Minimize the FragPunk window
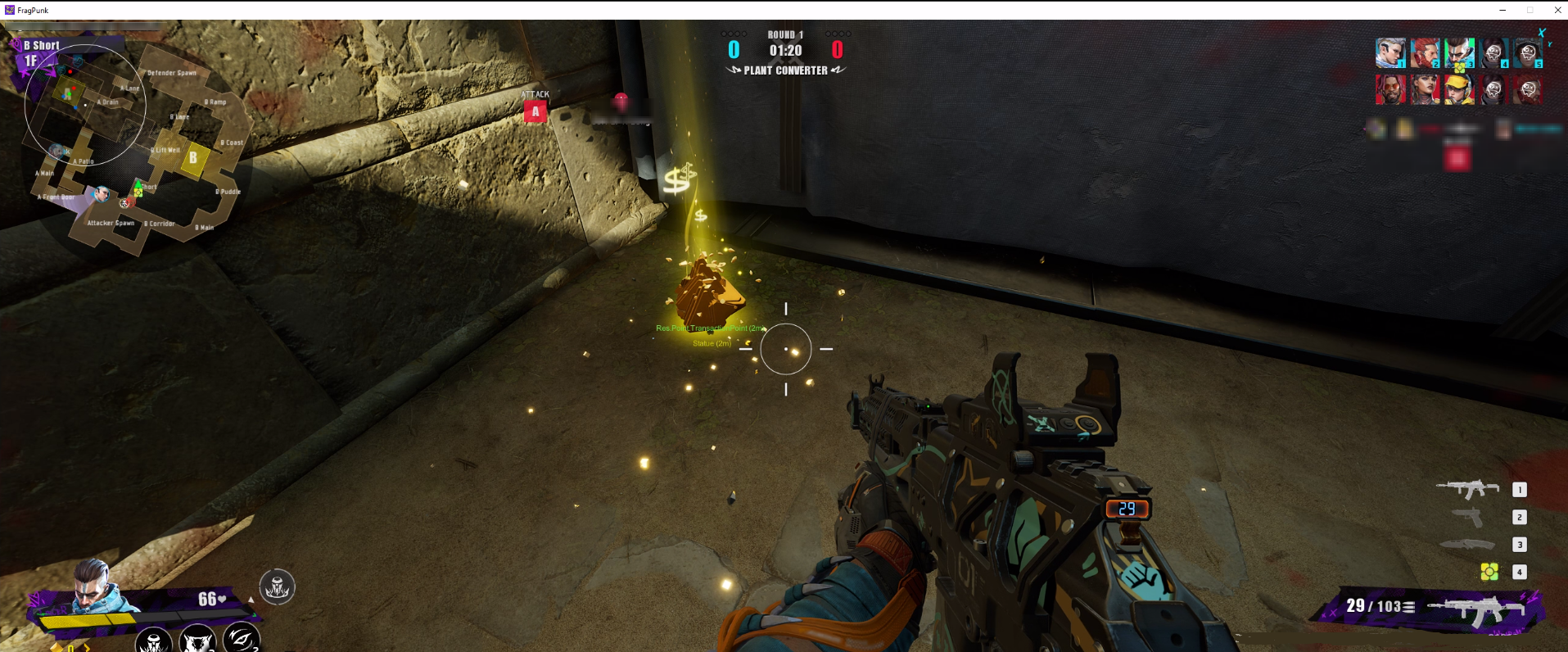The image size is (1568, 652). coord(1502,10)
